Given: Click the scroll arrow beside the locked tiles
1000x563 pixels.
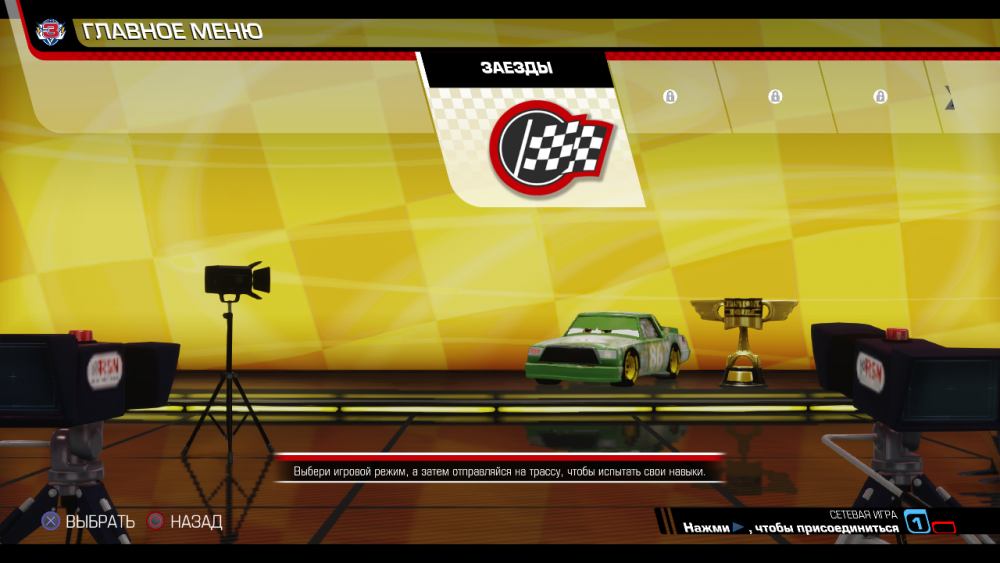Looking at the screenshot, I should 949,97.
